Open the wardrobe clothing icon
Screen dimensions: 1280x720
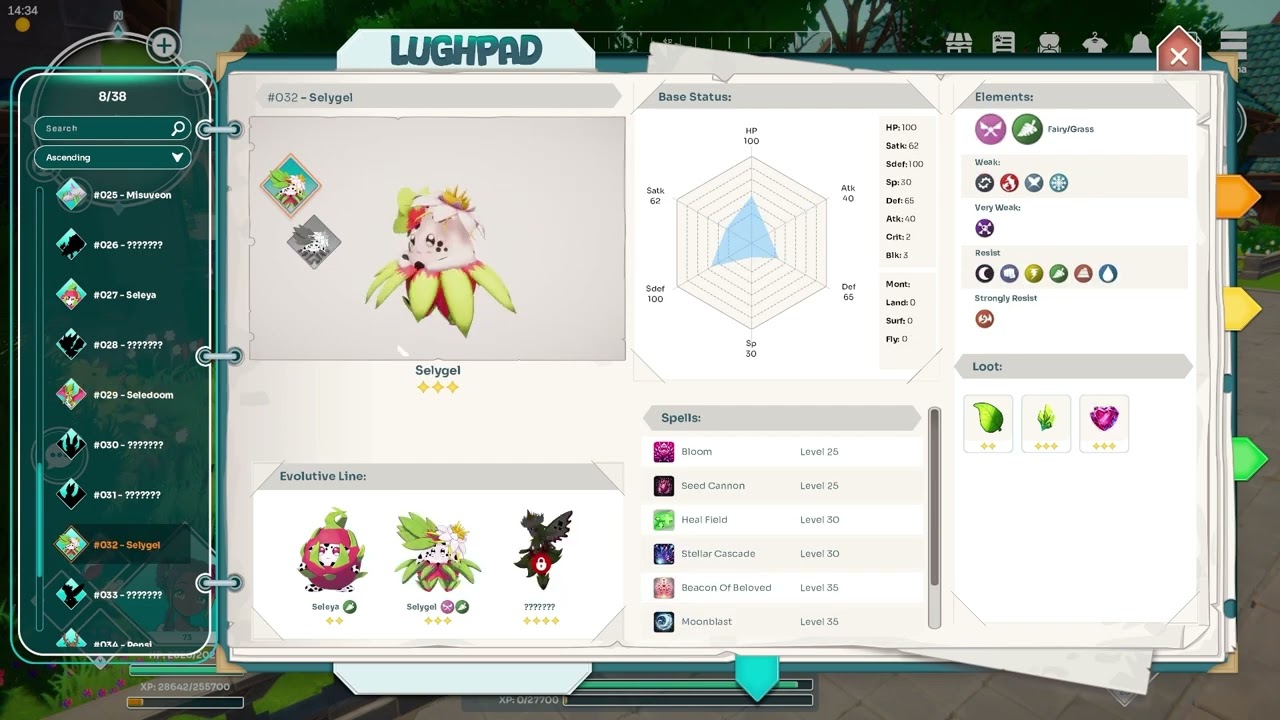[x=1094, y=44]
